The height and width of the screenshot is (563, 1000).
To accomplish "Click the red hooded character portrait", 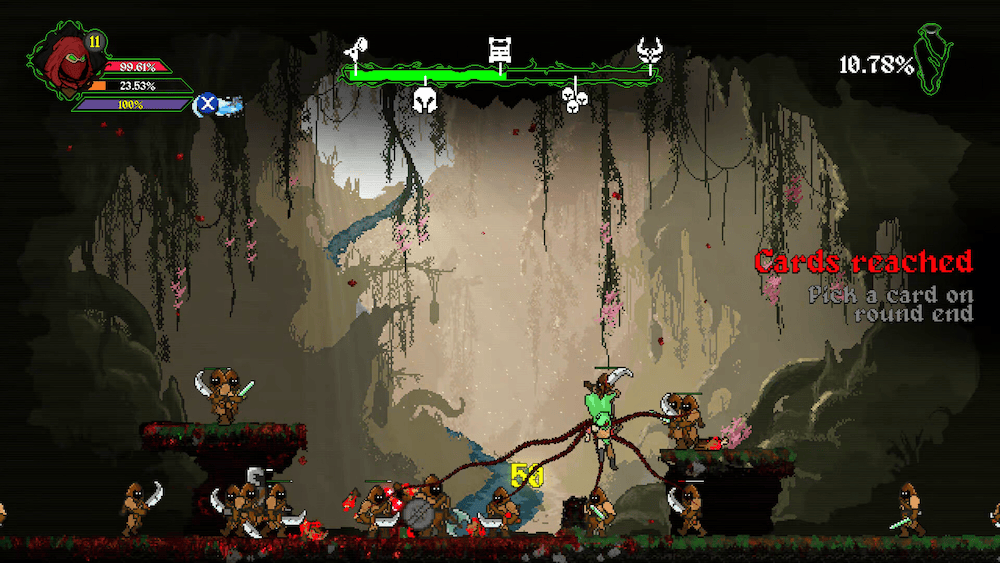I will click(x=63, y=63).
